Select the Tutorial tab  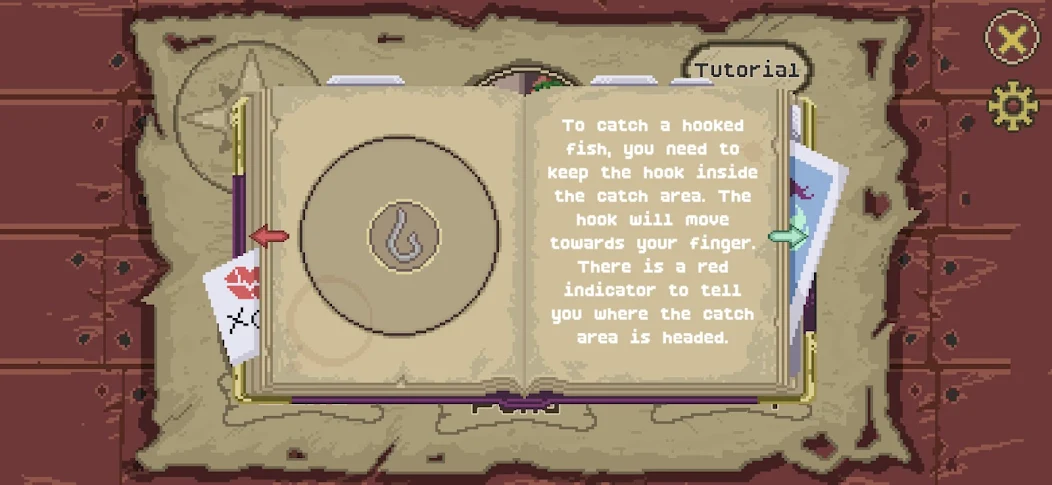pos(747,70)
